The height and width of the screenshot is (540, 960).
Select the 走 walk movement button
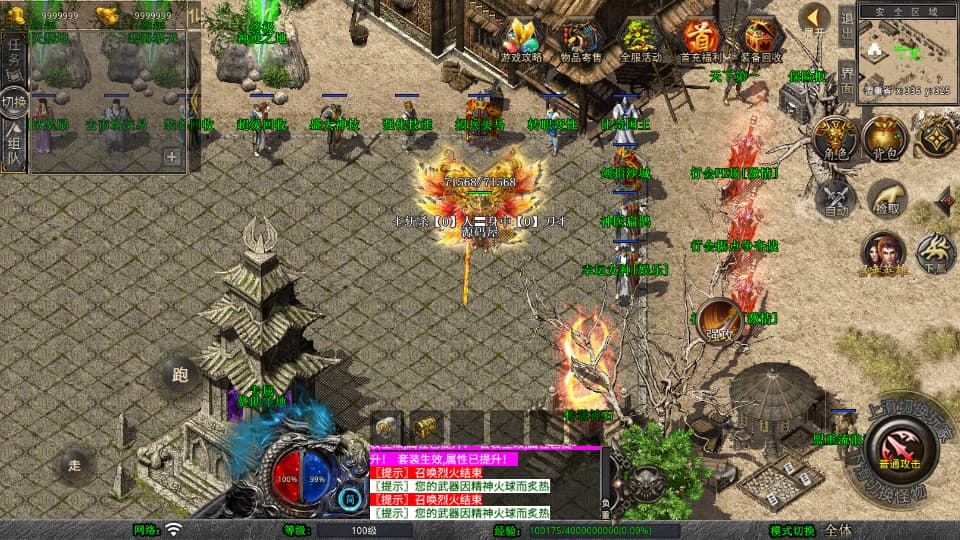[x=75, y=463]
